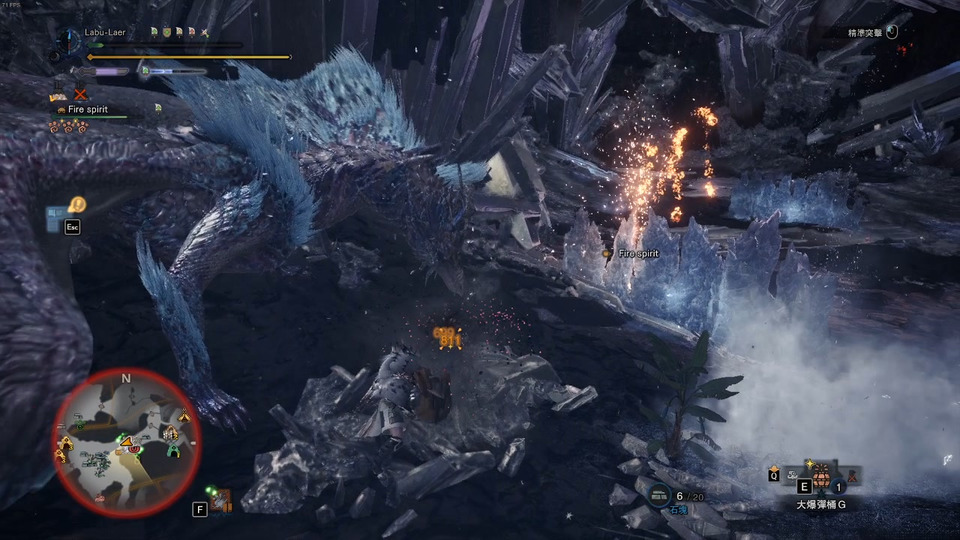Click the Fire spirit Palico status entry
The image size is (960, 540).
pos(84,109)
